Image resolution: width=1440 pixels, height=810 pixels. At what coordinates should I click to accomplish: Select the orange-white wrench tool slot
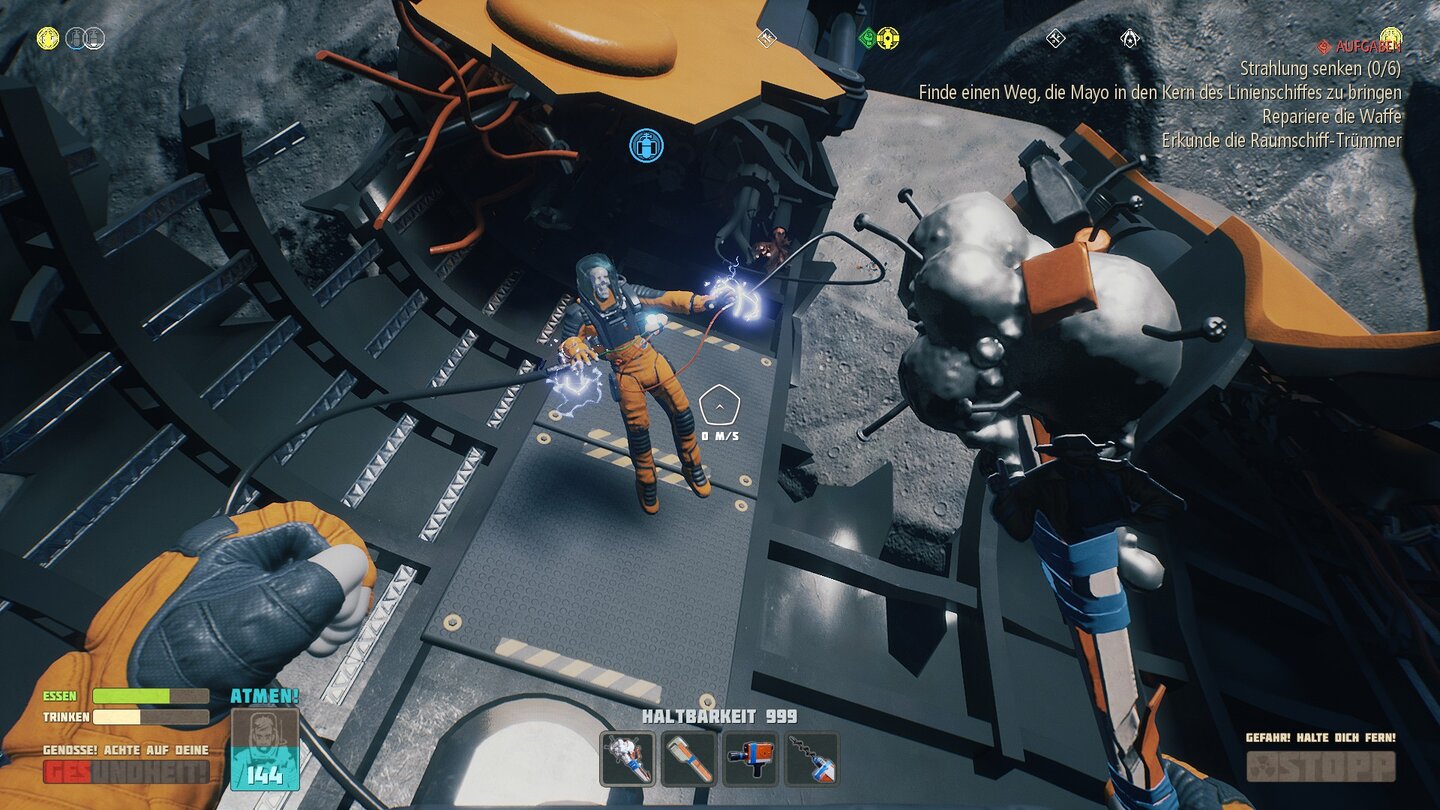(x=689, y=759)
